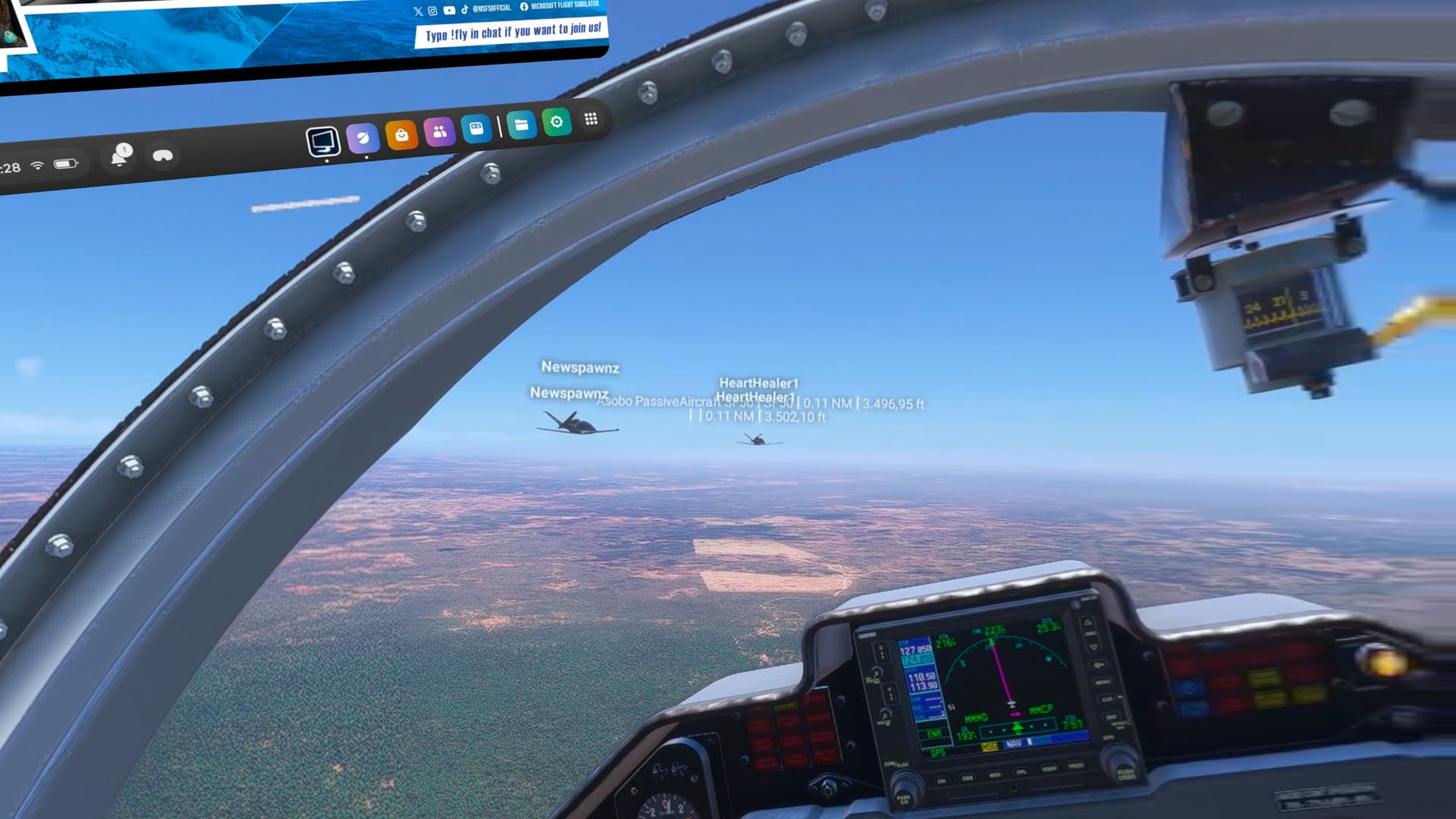Launch the Settings app in the dock
The height and width of the screenshot is (819, 1456).
tap(557, 121)
